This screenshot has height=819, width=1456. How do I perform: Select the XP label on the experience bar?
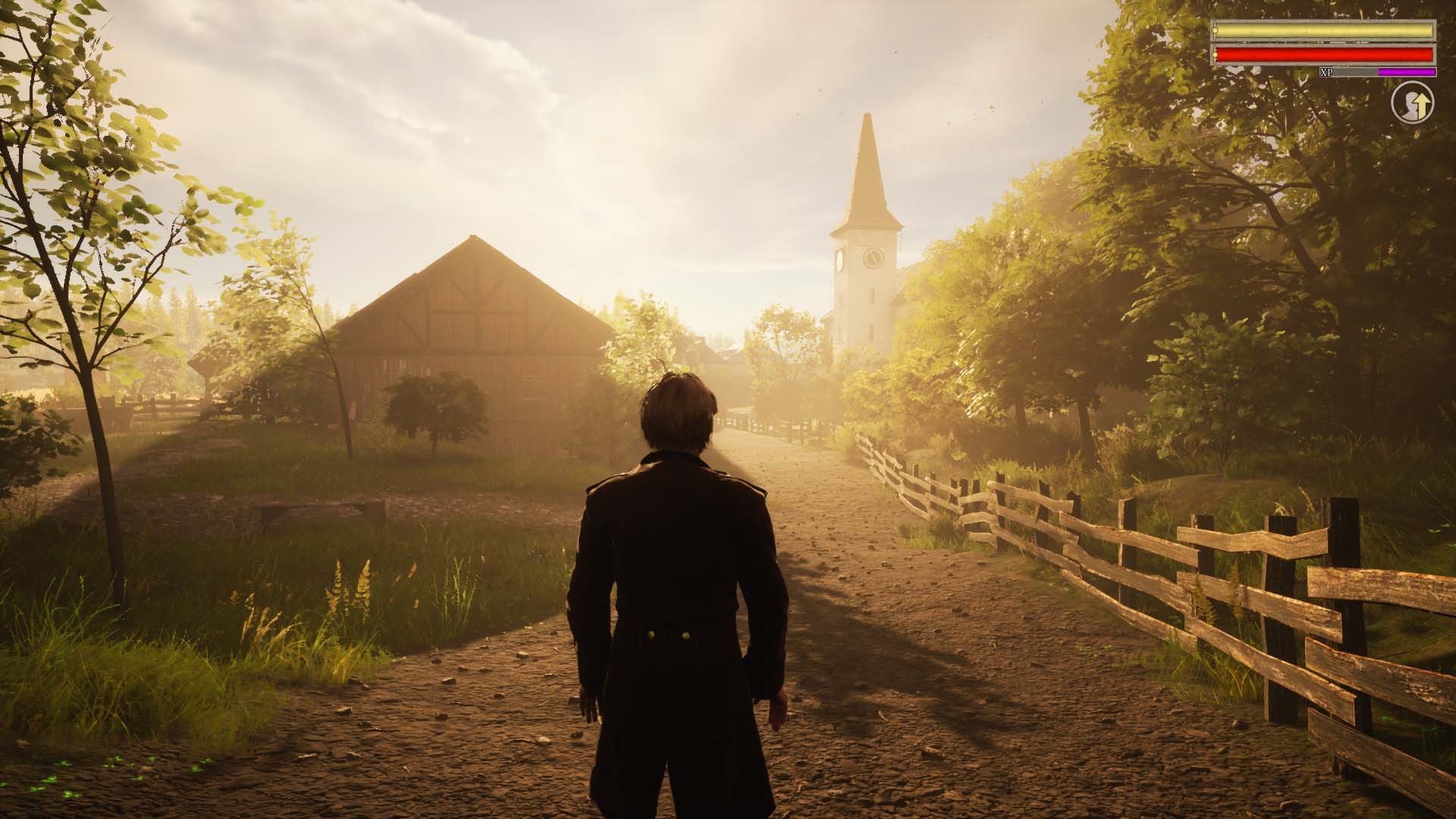[x=1326, y=71]
